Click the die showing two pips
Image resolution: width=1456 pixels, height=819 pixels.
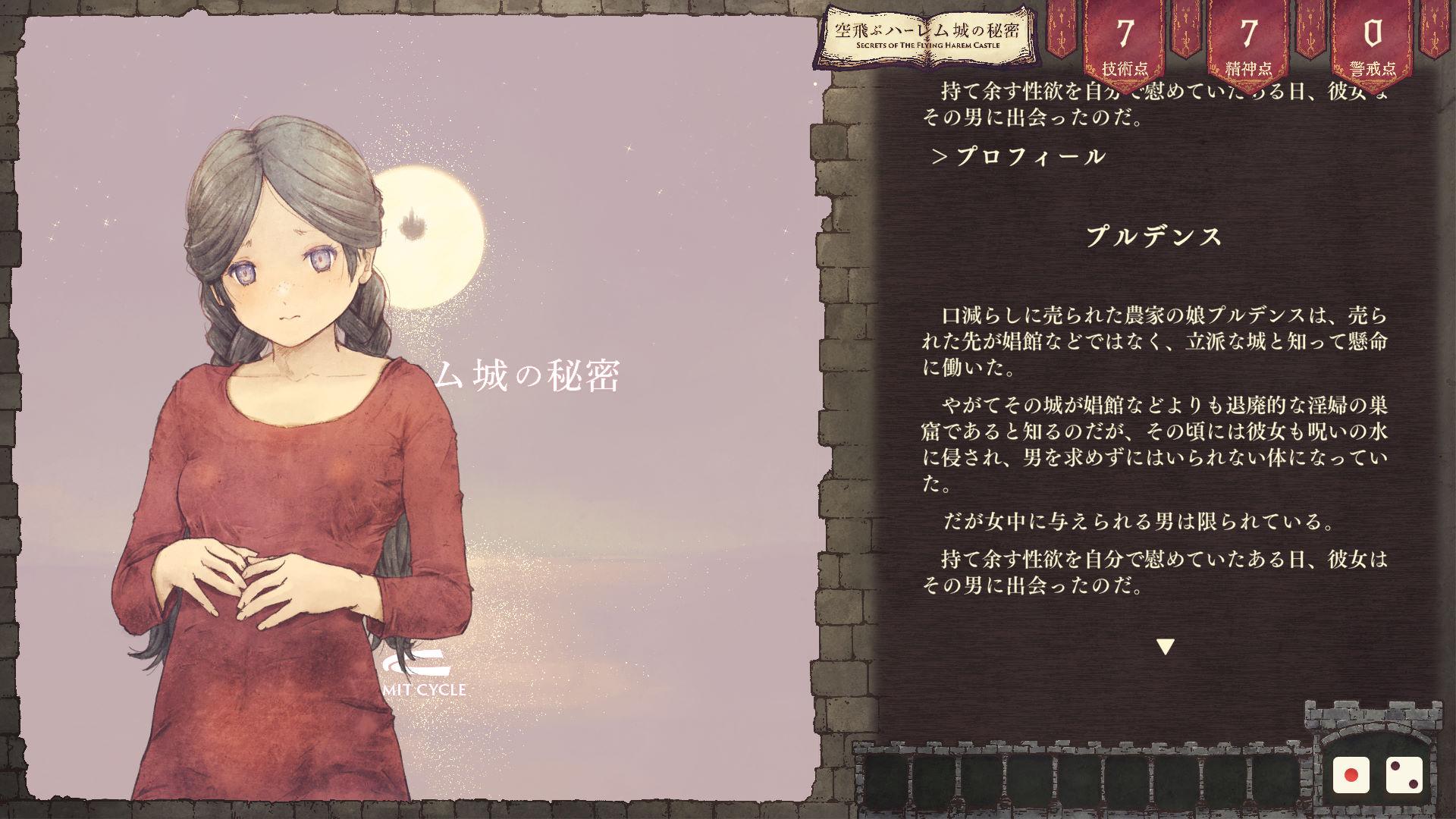click(x=1404, y=776)
